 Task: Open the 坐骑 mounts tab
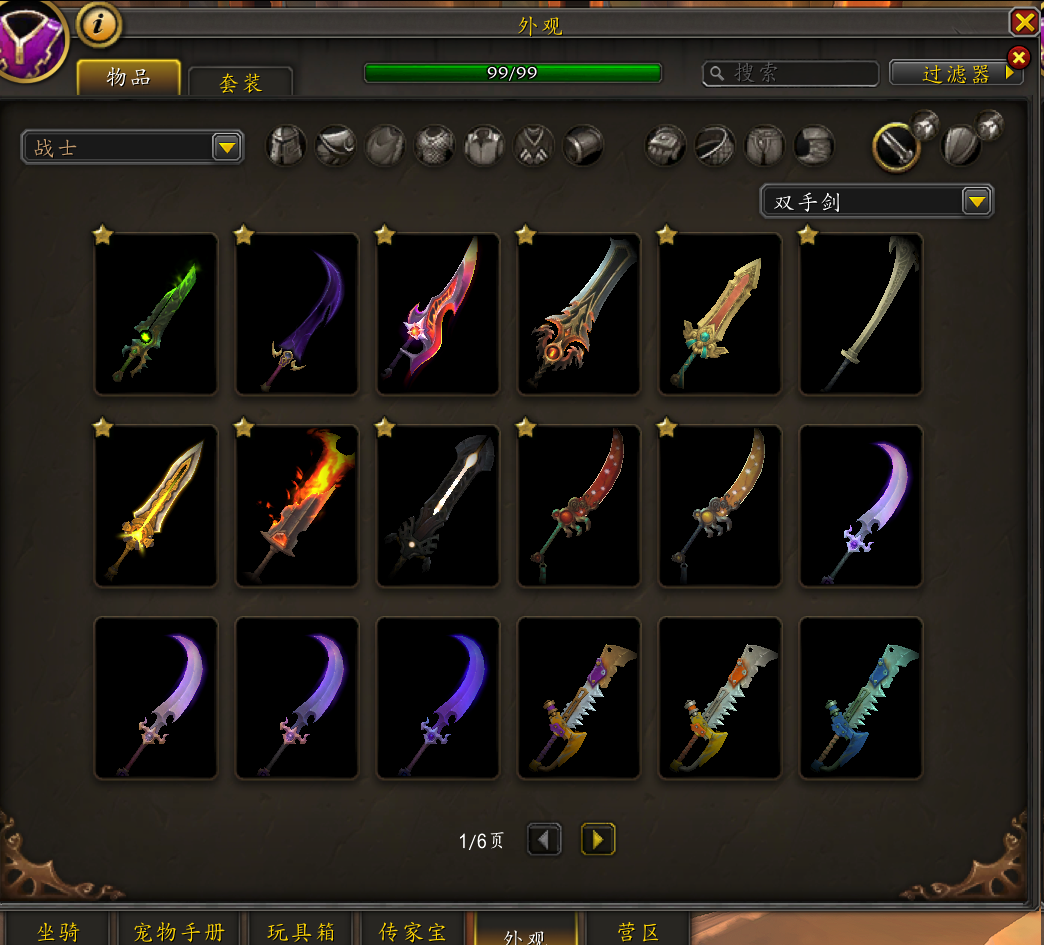point(58,931)
